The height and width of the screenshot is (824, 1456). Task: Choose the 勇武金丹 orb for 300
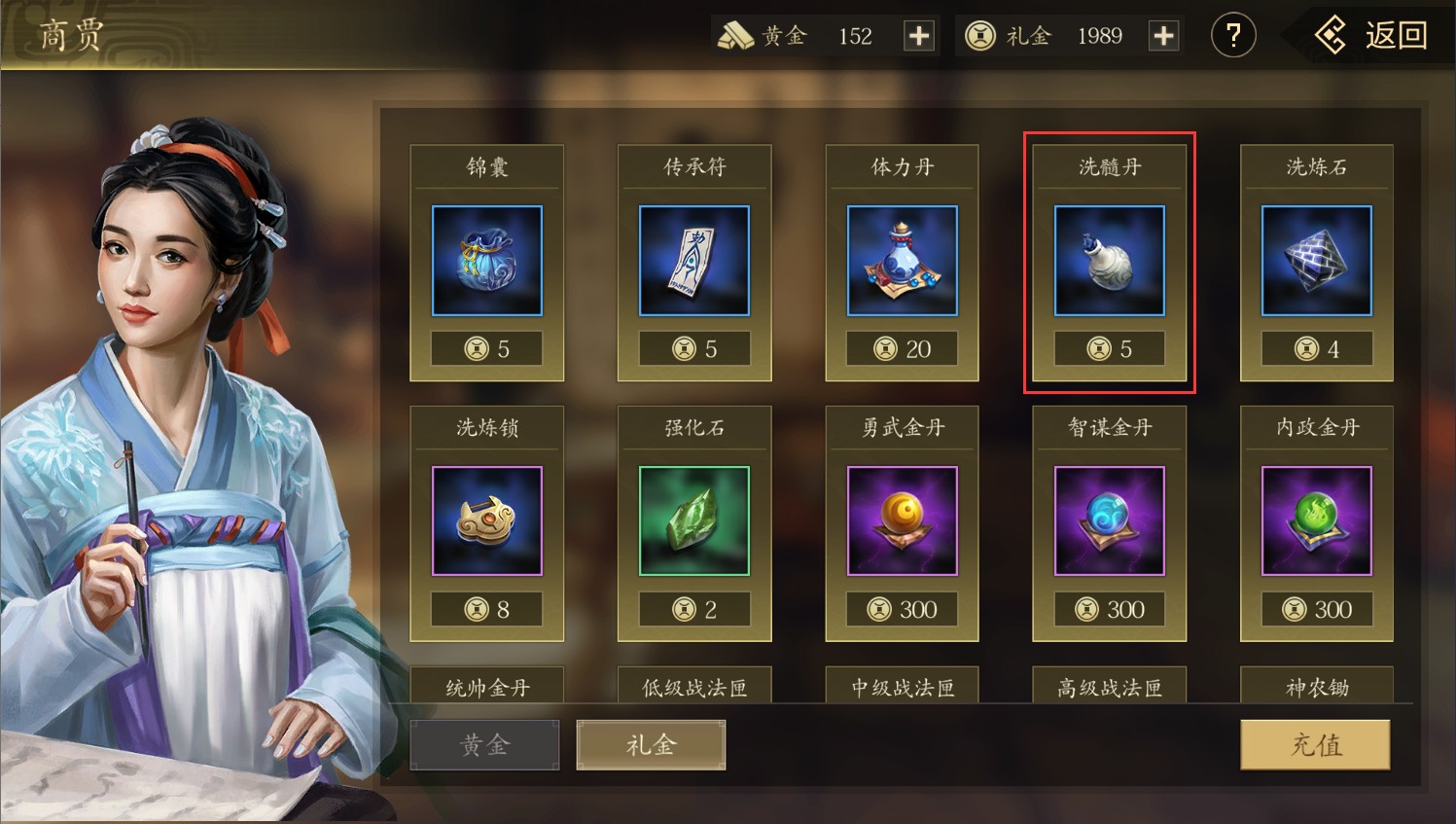click(902, 521)
